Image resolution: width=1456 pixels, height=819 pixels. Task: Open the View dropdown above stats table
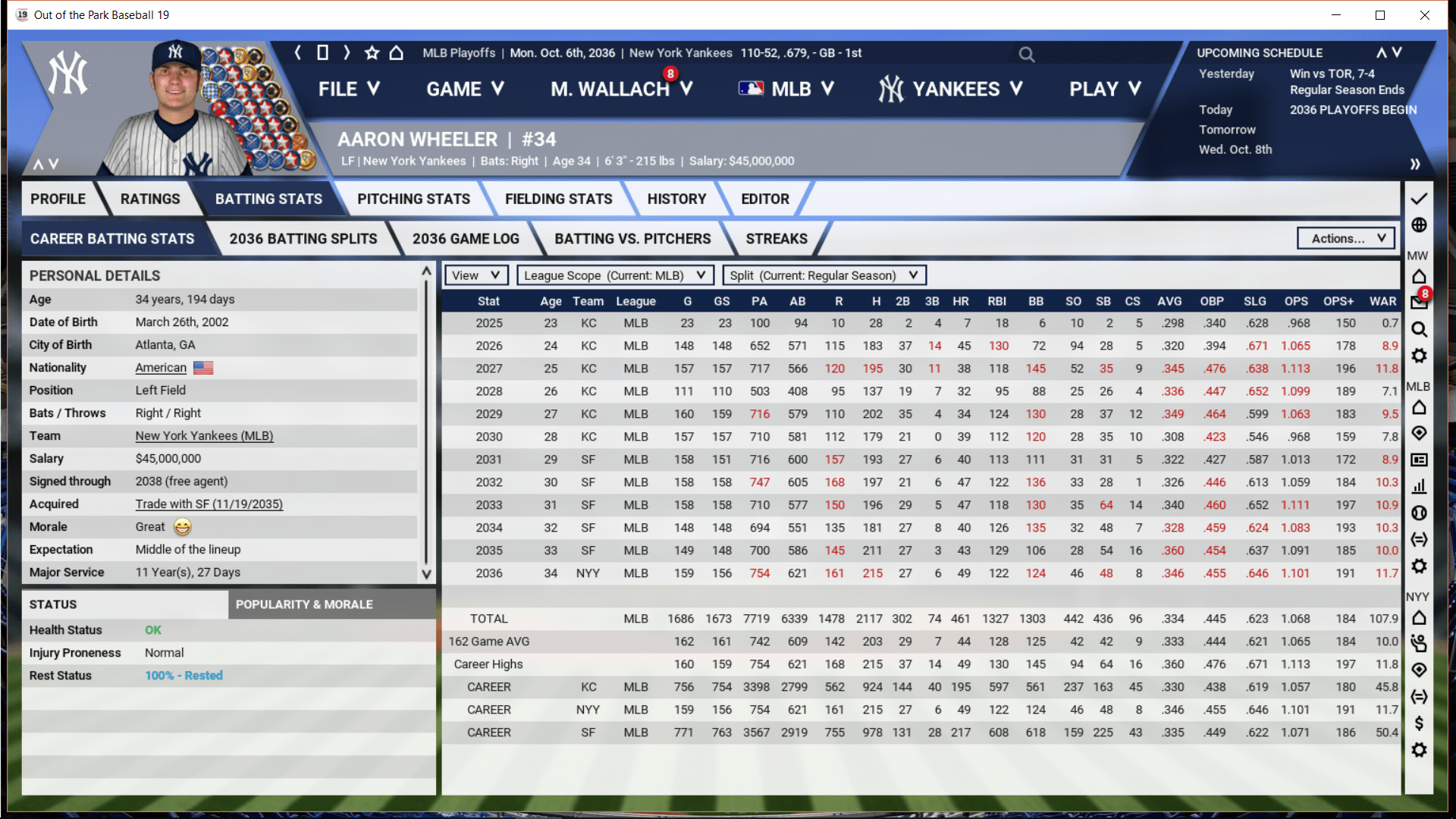click(x=475, y=275)
